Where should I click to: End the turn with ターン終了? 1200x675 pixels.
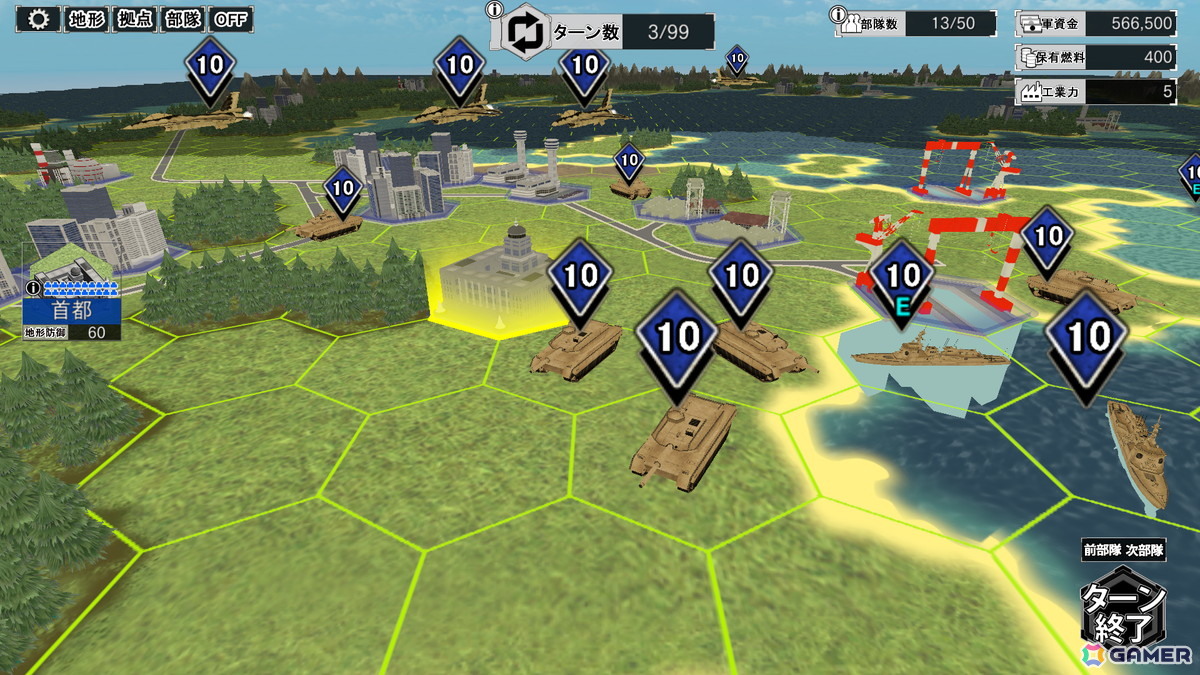coord(1124,608)
